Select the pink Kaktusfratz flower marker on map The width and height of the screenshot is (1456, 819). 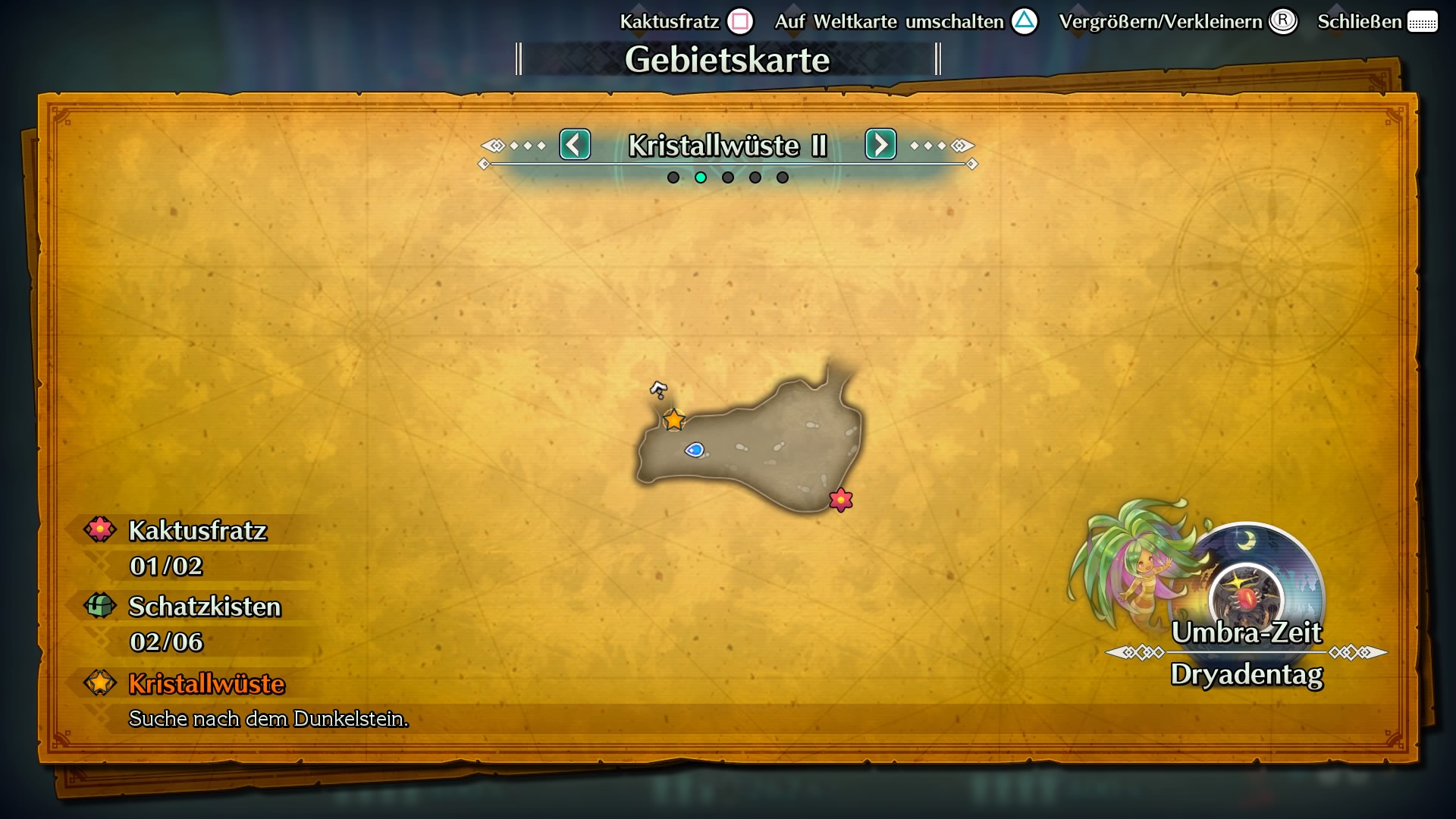coord(842,501)
